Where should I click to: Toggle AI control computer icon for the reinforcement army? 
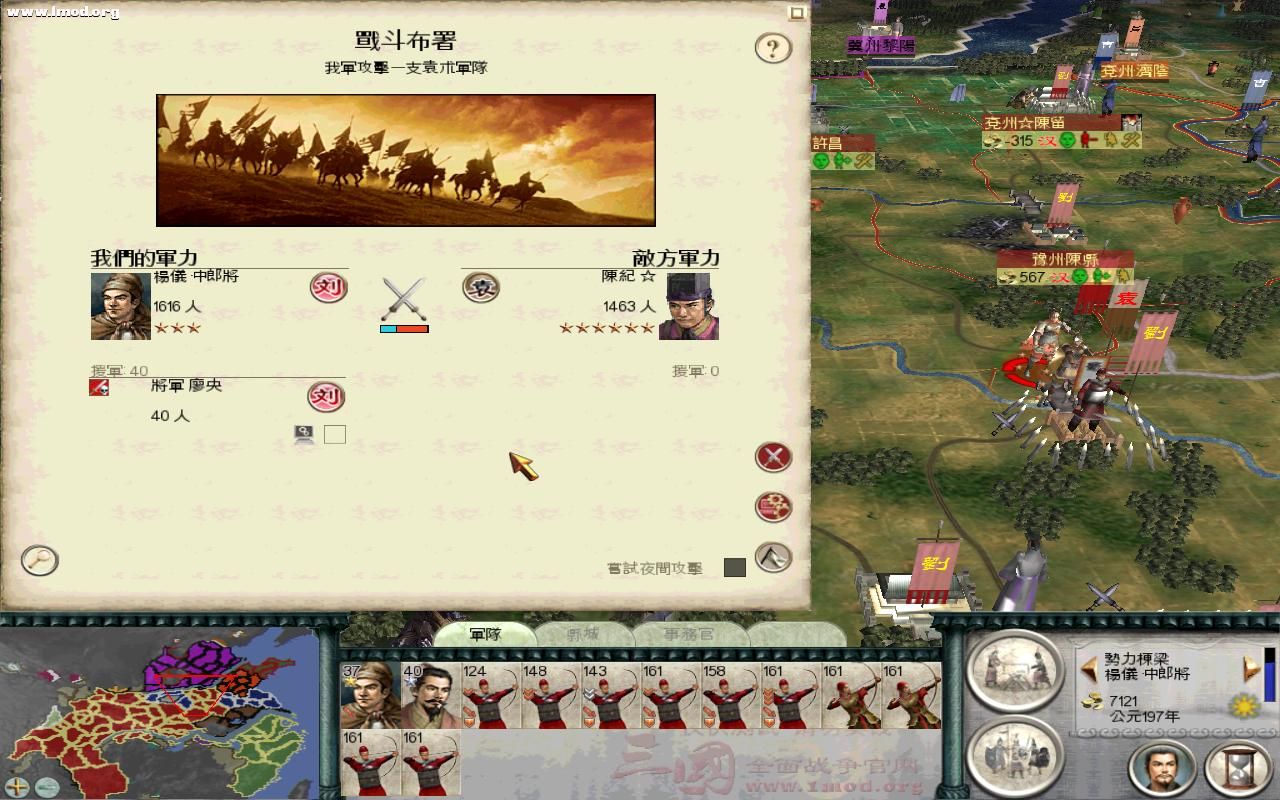pyautogui.click(x=302, y=433)
